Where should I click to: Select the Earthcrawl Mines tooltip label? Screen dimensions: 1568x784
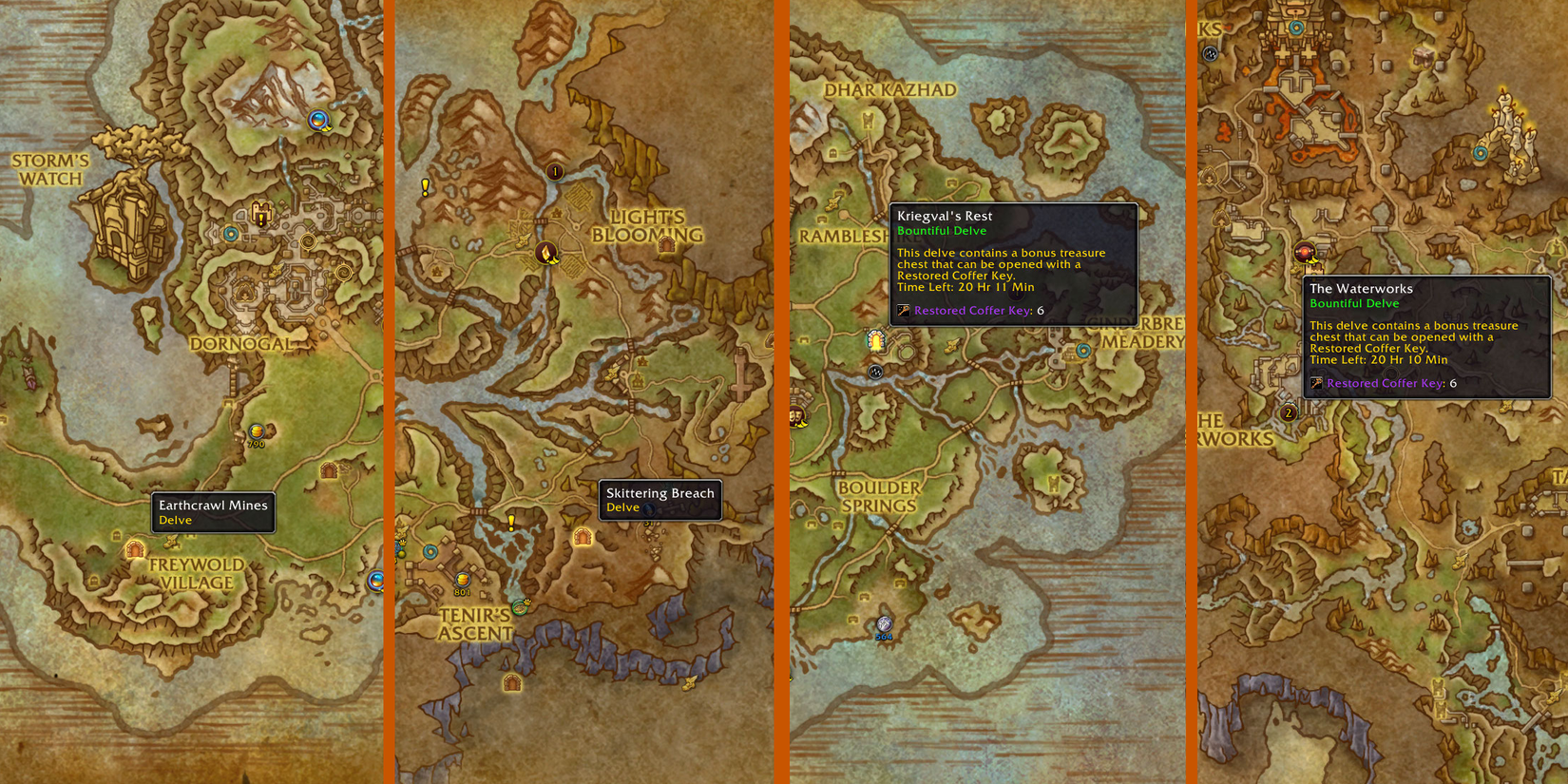click(214, 506)
